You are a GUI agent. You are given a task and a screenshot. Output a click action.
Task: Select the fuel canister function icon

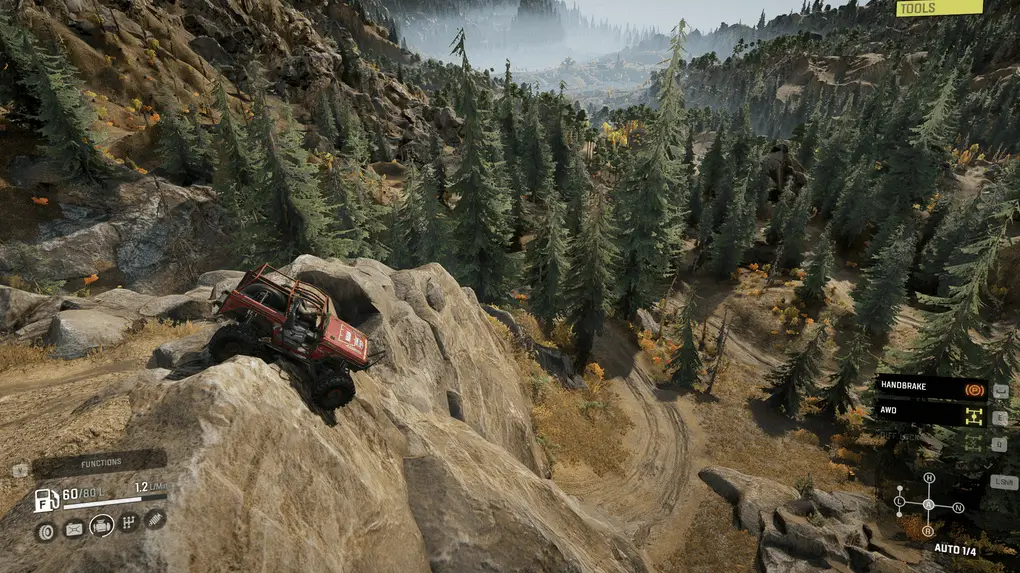pos(74,529)
